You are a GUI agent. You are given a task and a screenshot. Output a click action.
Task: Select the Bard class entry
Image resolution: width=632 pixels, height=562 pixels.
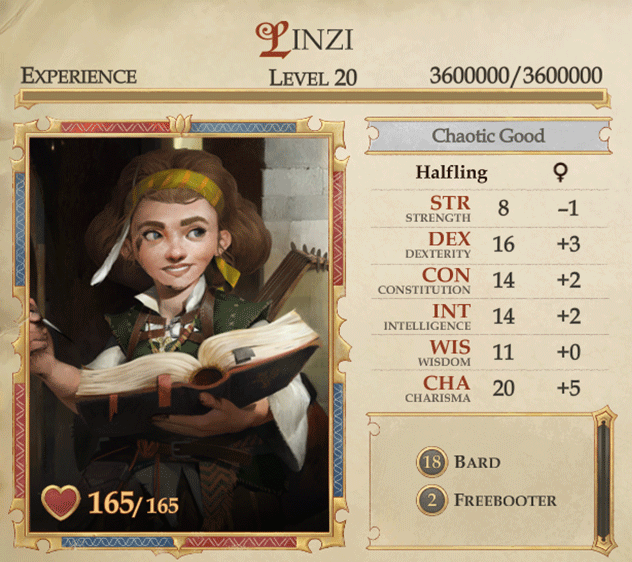click(460, 462)
